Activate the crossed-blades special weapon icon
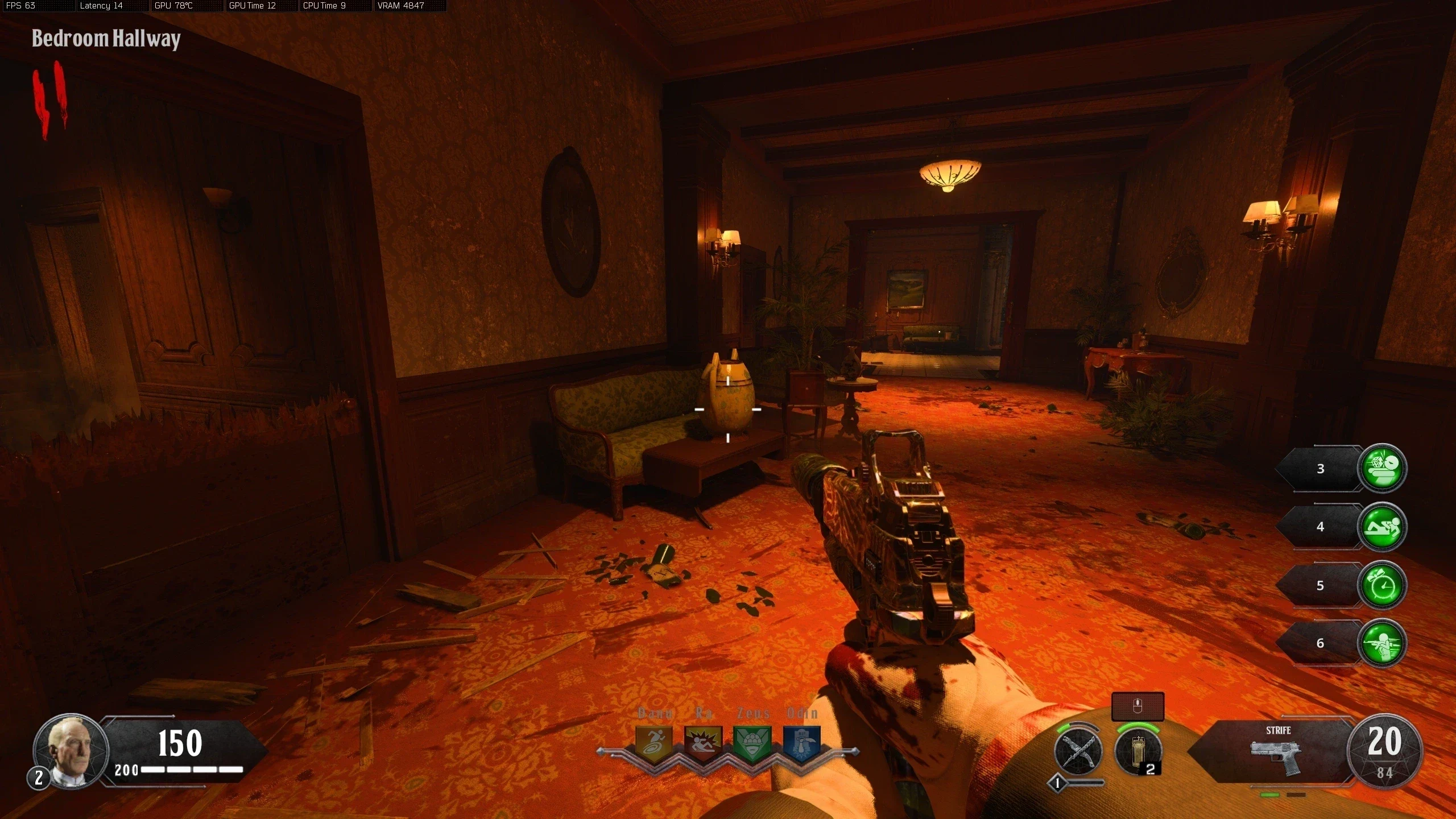This screenshot has height=819, width=1456. tap(1078, 752)
